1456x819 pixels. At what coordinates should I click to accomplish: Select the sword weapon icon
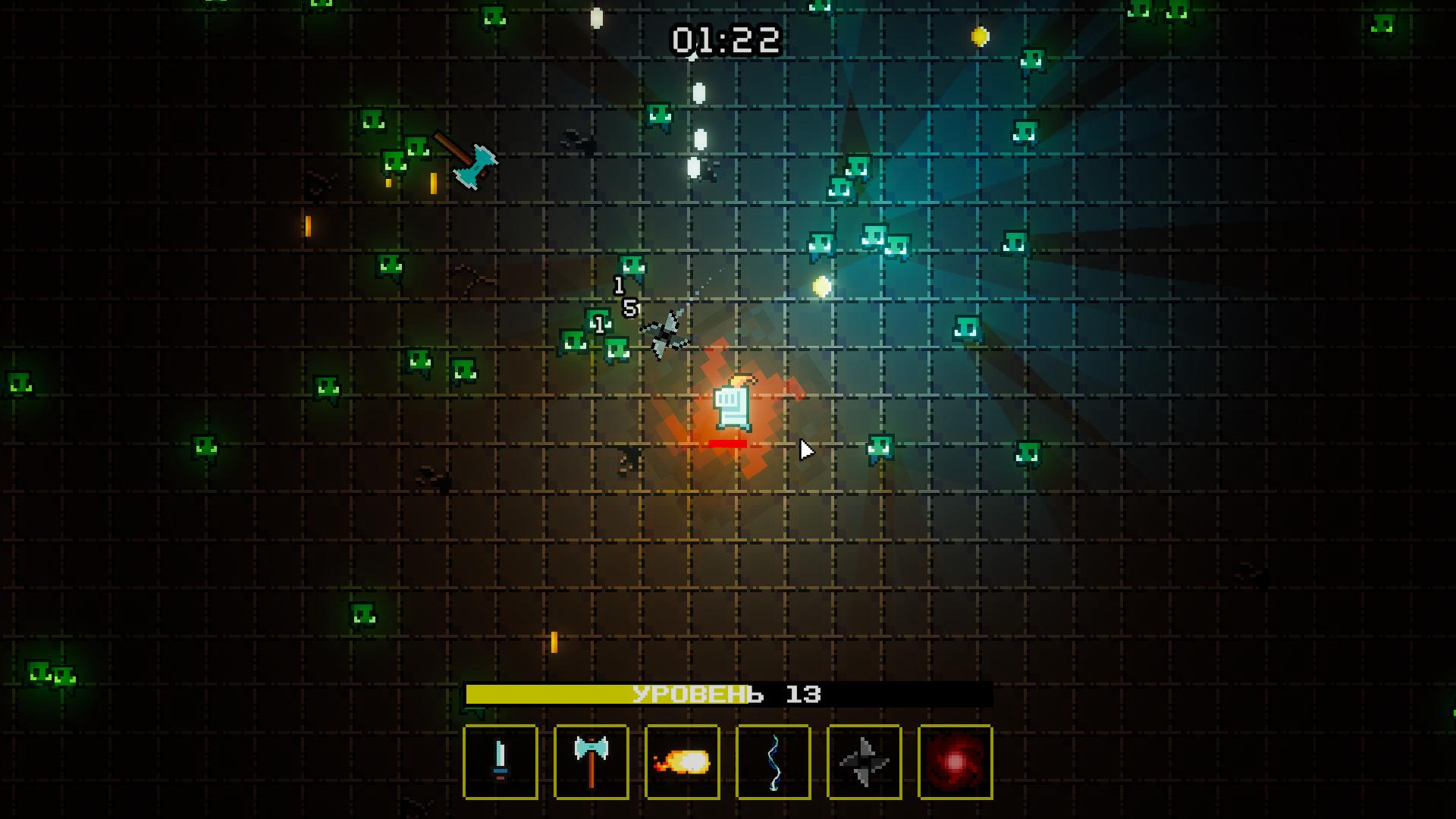point(500,761)
